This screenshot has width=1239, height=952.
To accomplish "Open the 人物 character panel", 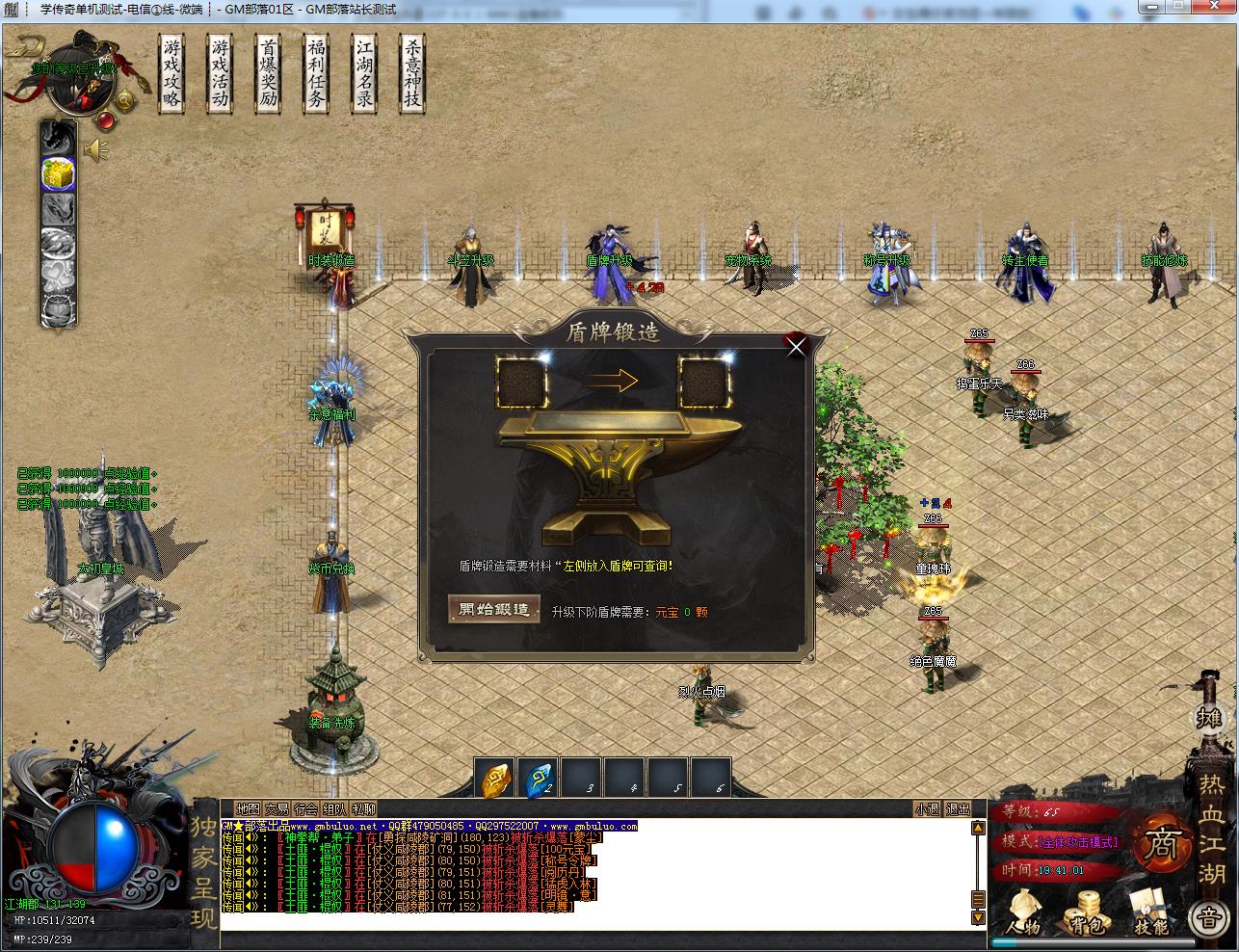I will 1025,912.
